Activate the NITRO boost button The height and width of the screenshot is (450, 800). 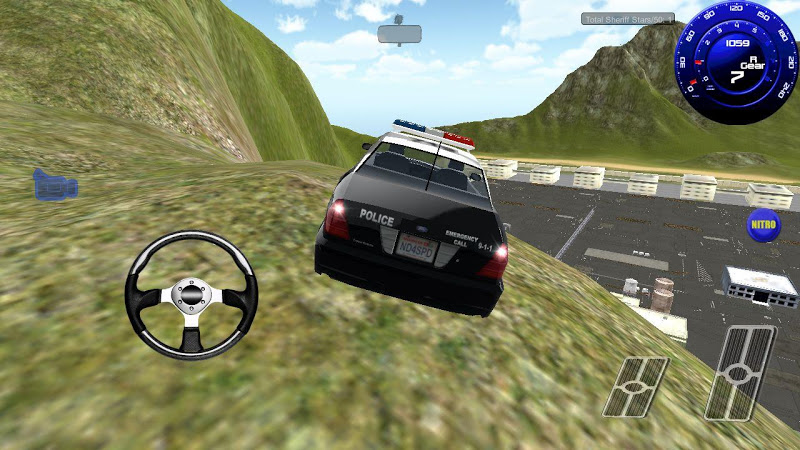pyautogui.click(x=763, y=222)
